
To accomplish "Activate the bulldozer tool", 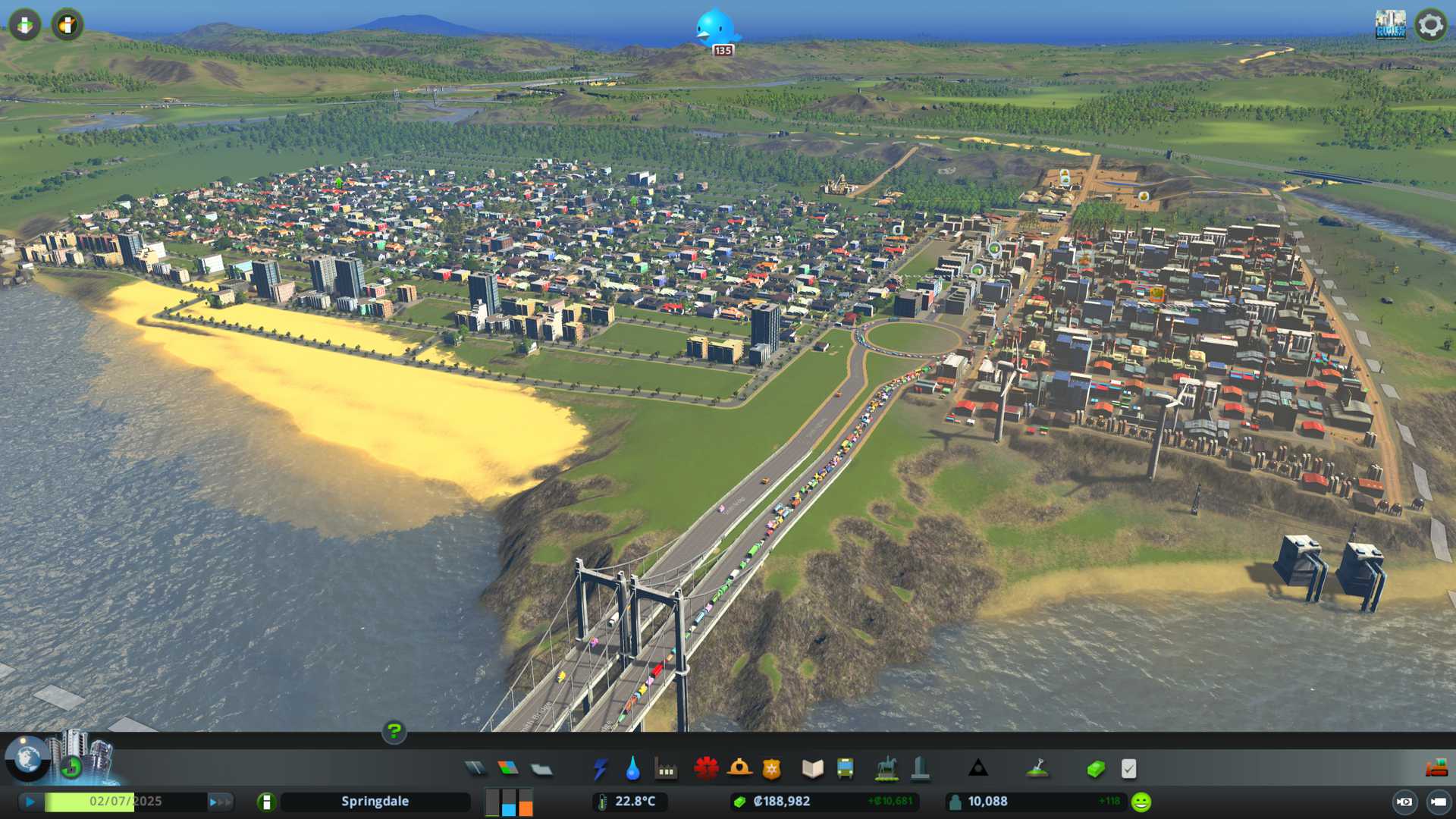I will point(1436,769).
